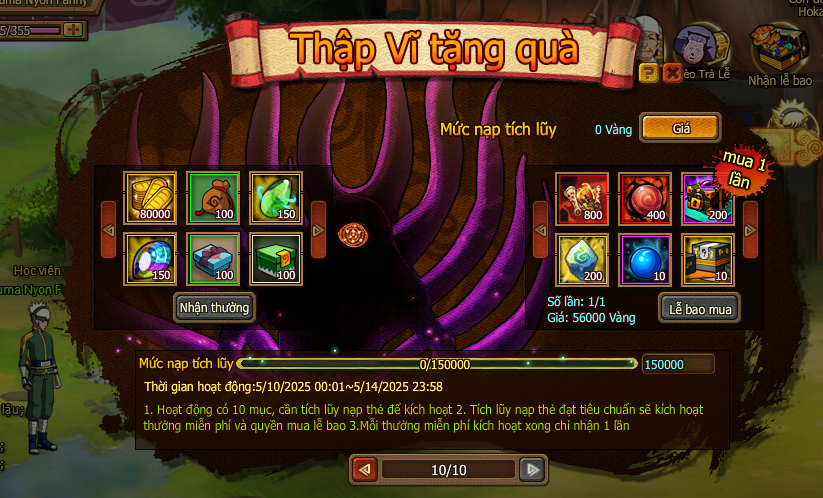
Task: Select the green chest reward slot
Action: pos(275,259)
